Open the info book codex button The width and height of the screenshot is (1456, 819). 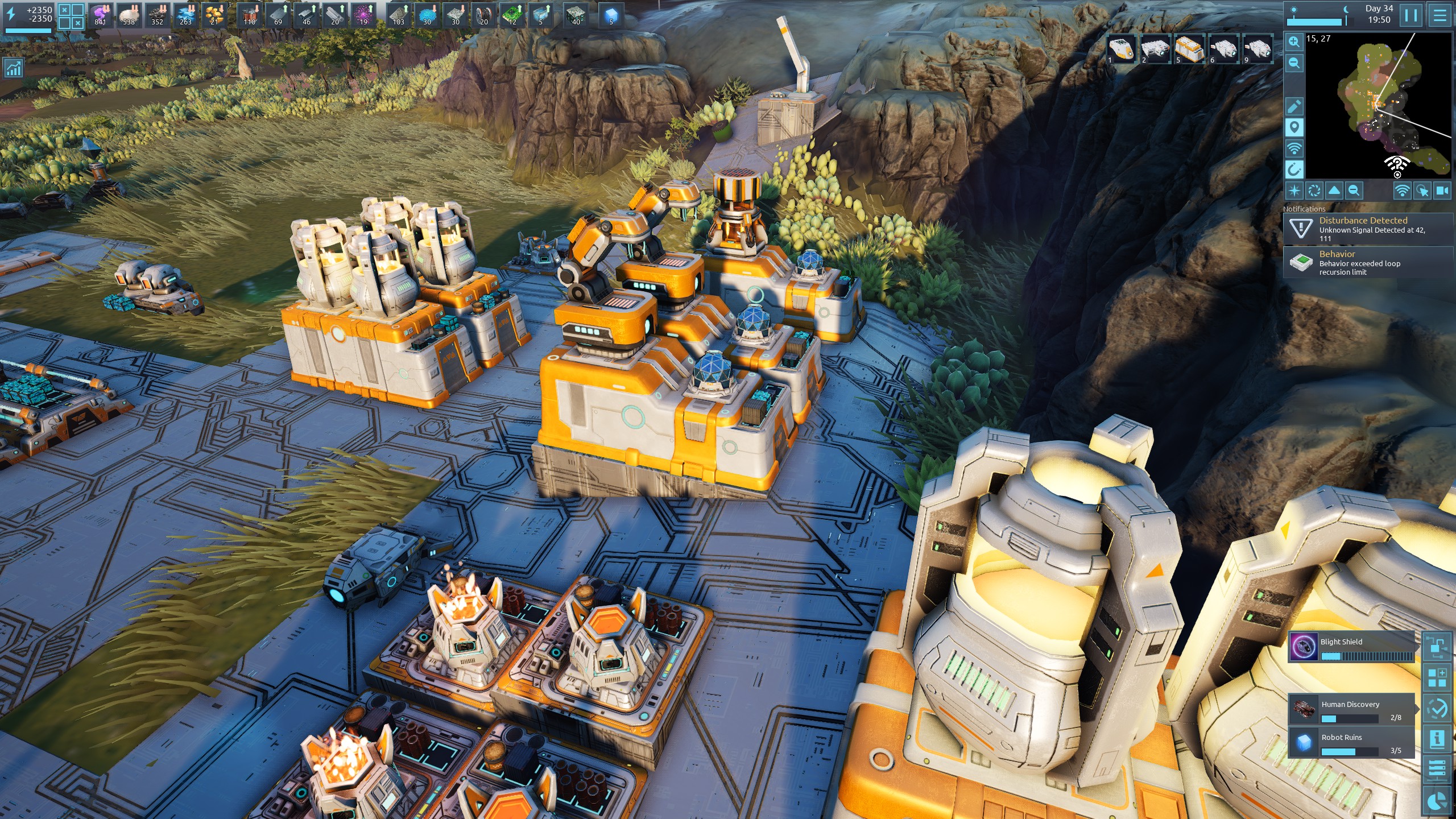(x=1437, y=739)
